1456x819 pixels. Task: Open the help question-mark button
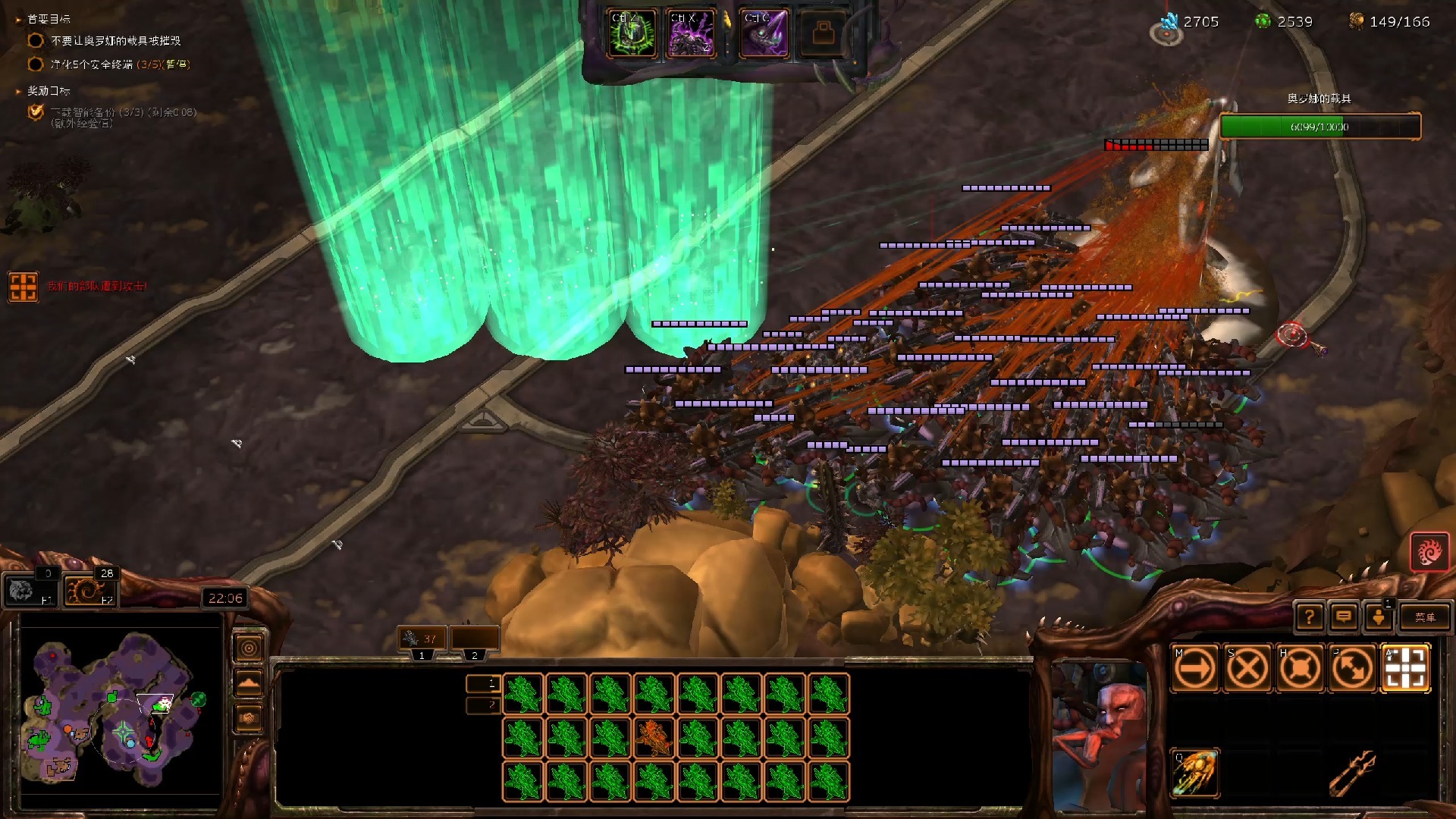coord(1309,617)
